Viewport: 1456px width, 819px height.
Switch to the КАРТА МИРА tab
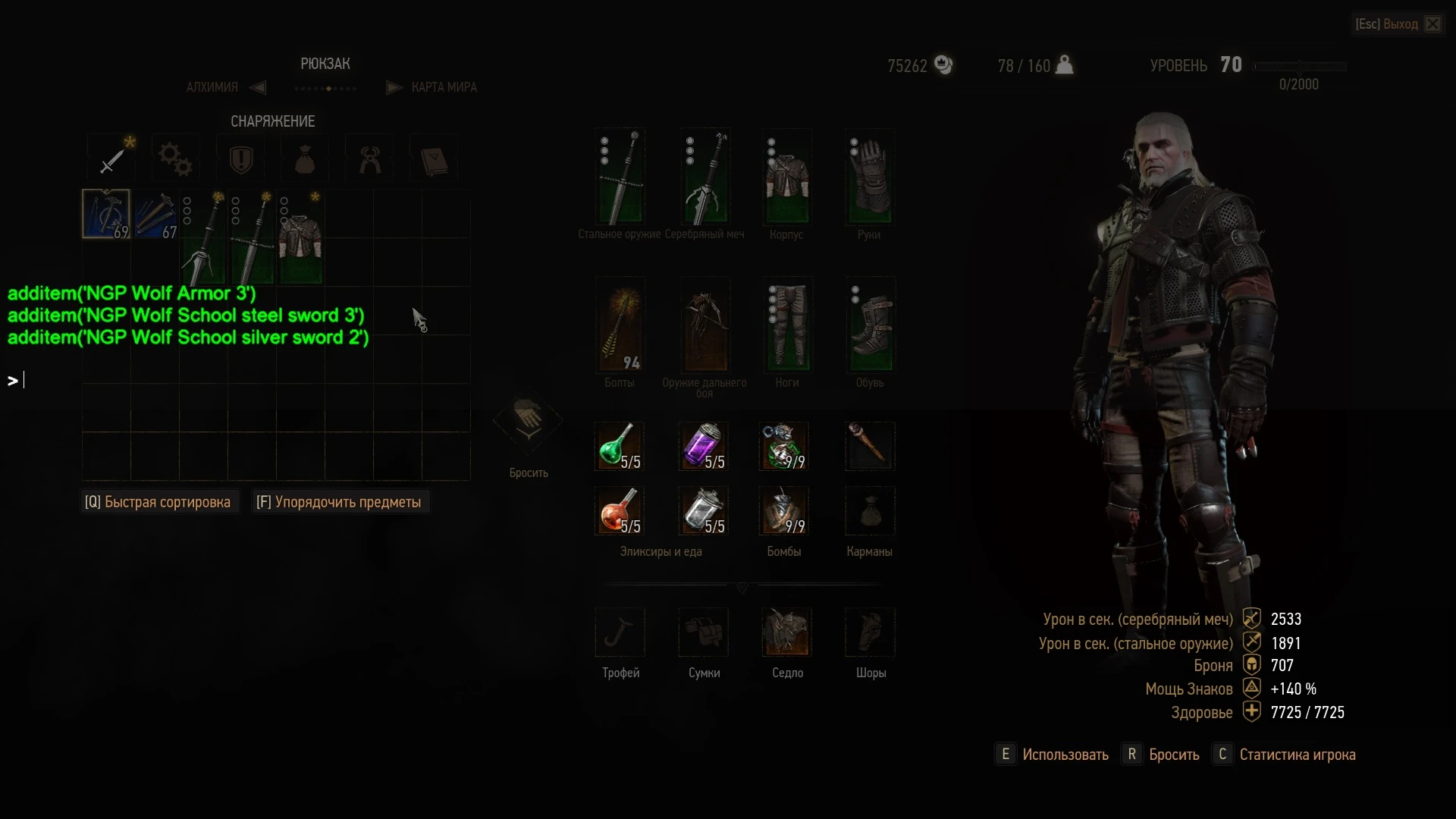point(444,86)
